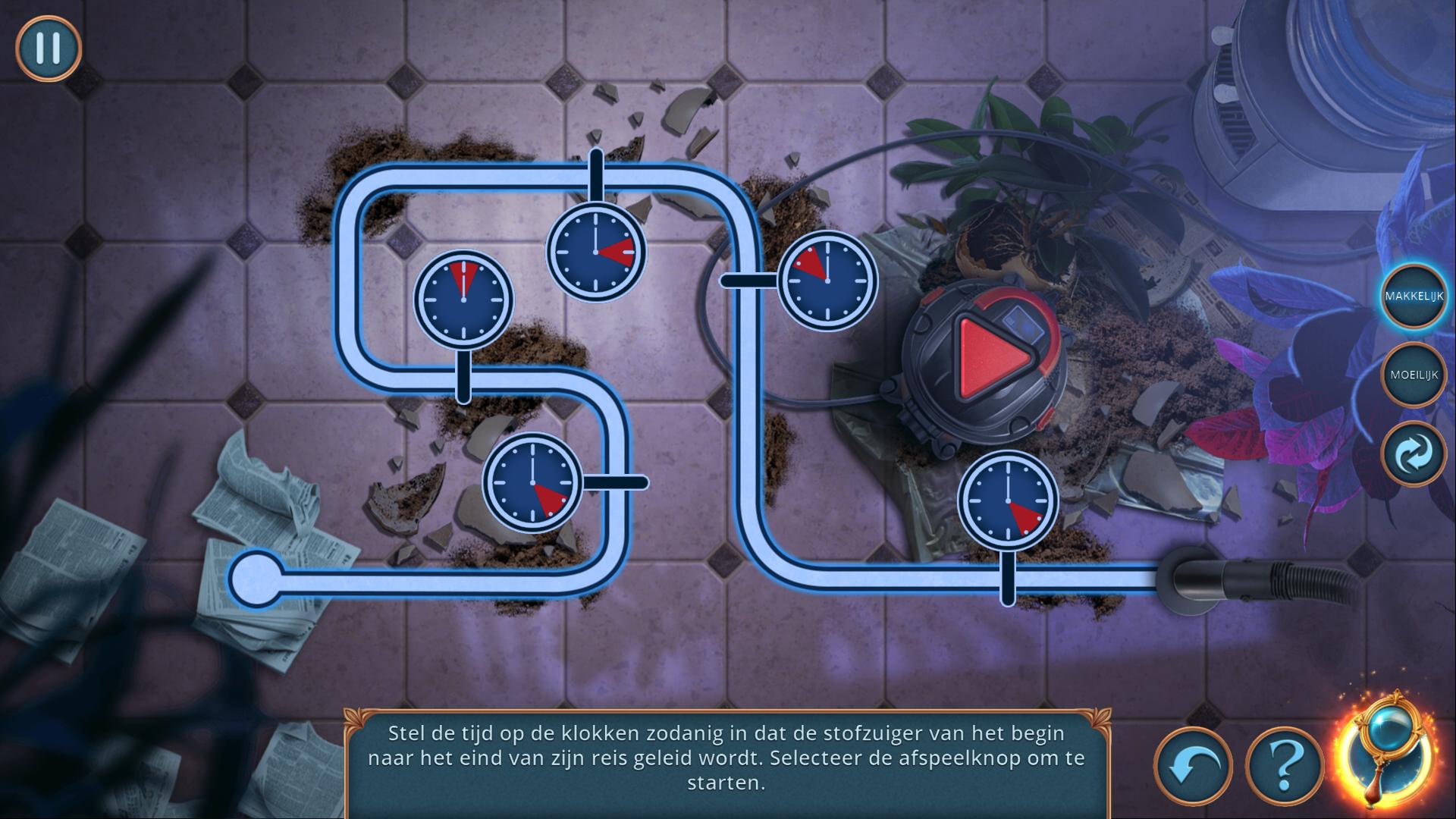Switch to Moeilijk difficulty

(1414, 375)
